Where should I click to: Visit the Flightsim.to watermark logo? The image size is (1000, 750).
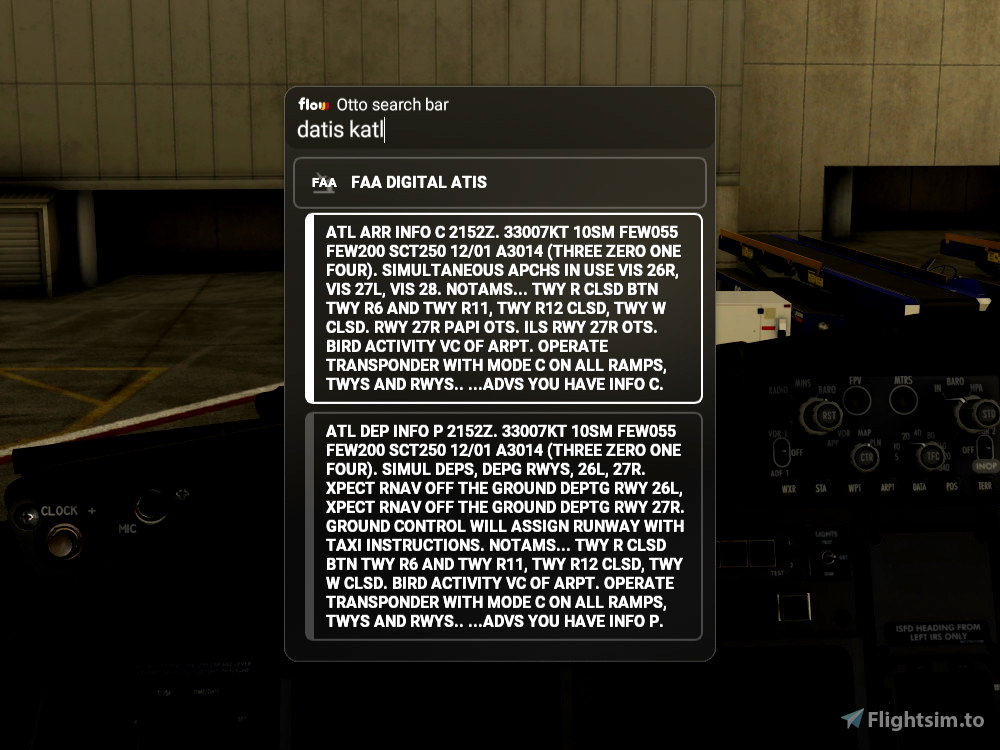[912, 720]
